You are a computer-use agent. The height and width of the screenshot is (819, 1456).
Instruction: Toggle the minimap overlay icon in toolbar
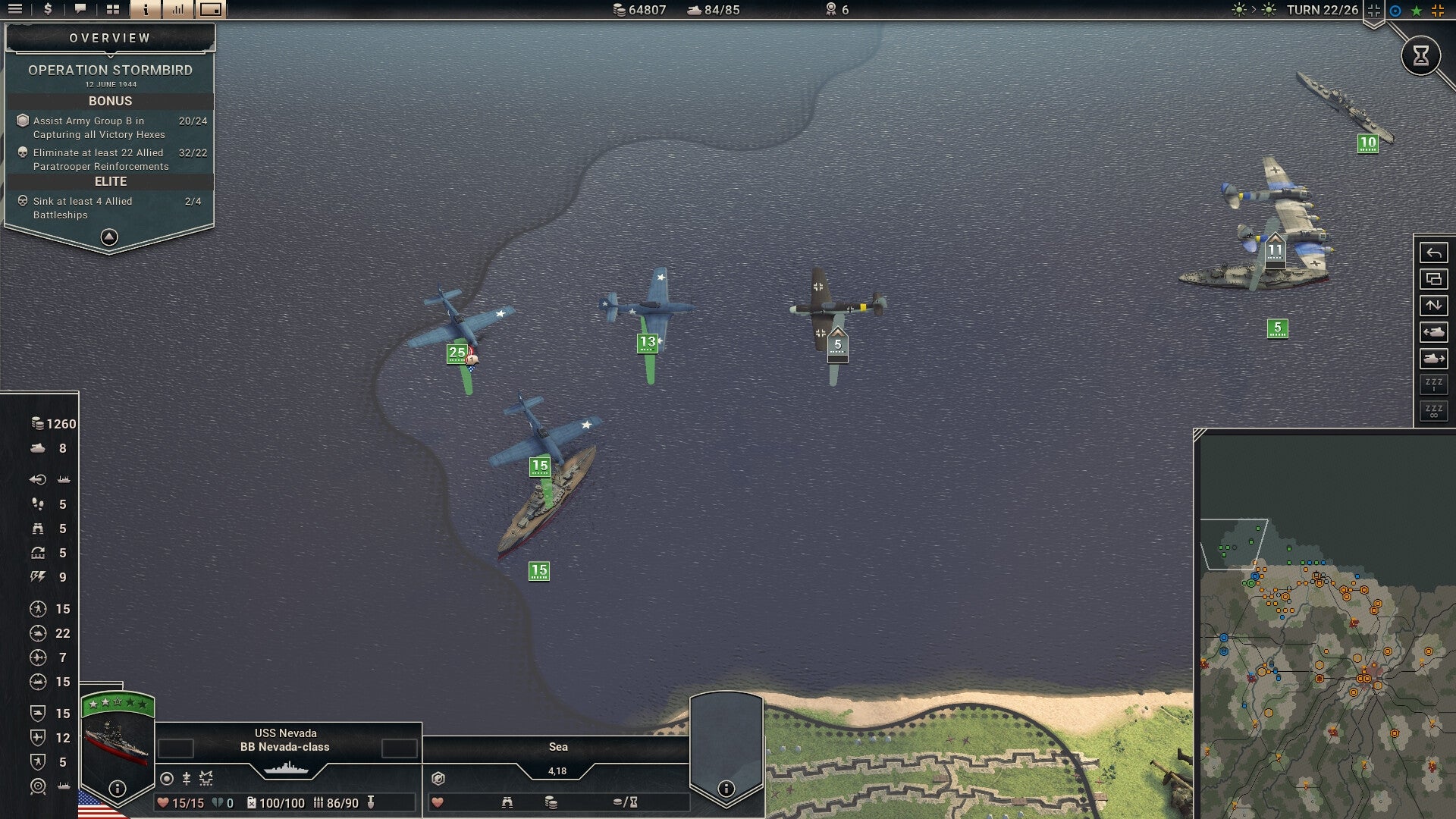(x=211, y=9)
